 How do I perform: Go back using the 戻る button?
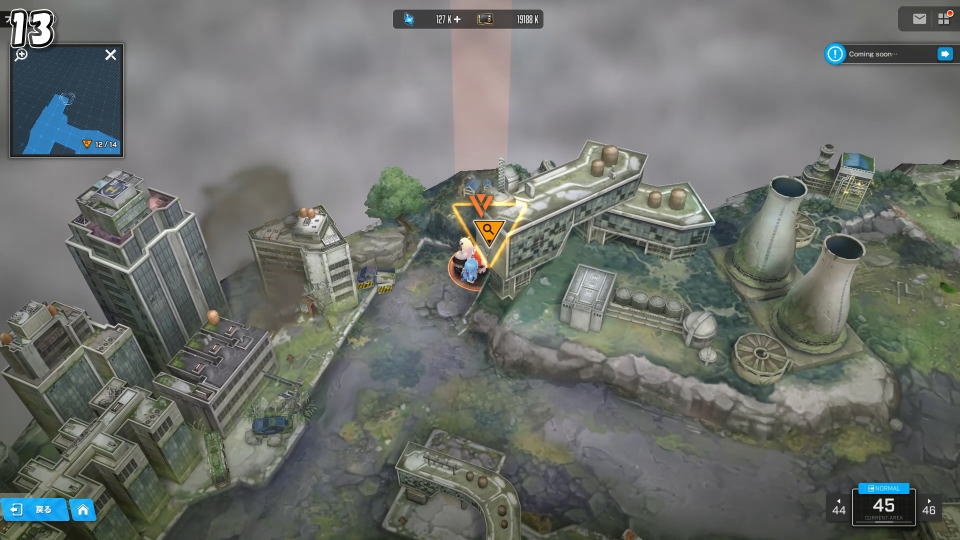[x=33, y=510]
